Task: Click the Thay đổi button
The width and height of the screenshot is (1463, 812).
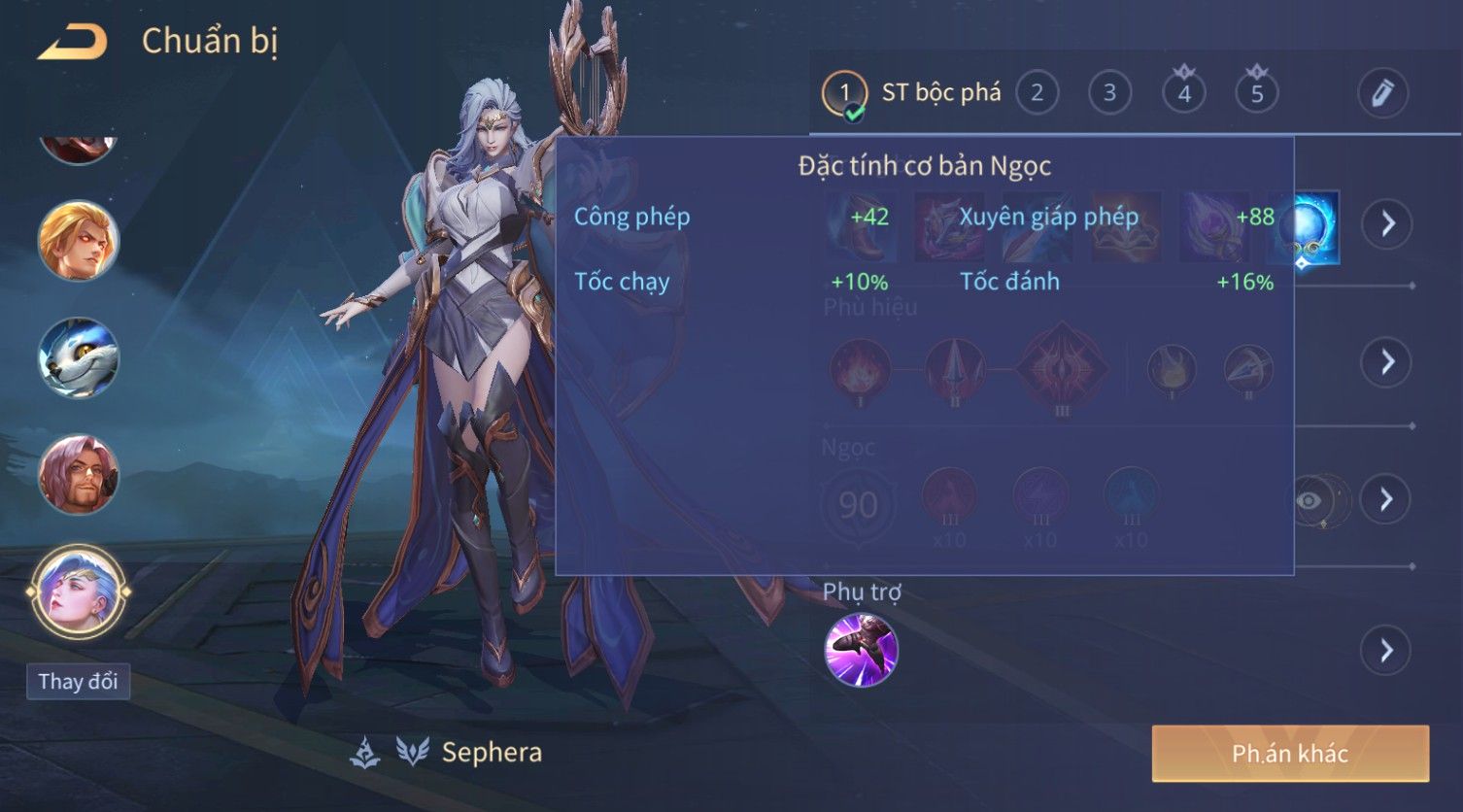Action: [78, 681]
